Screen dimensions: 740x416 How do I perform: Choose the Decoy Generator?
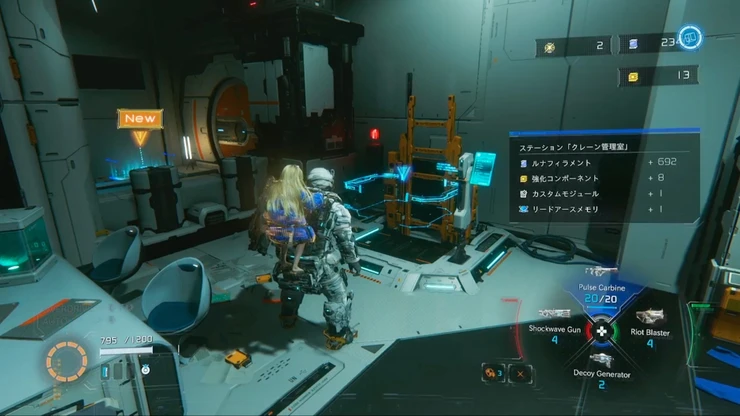point(601,367)
